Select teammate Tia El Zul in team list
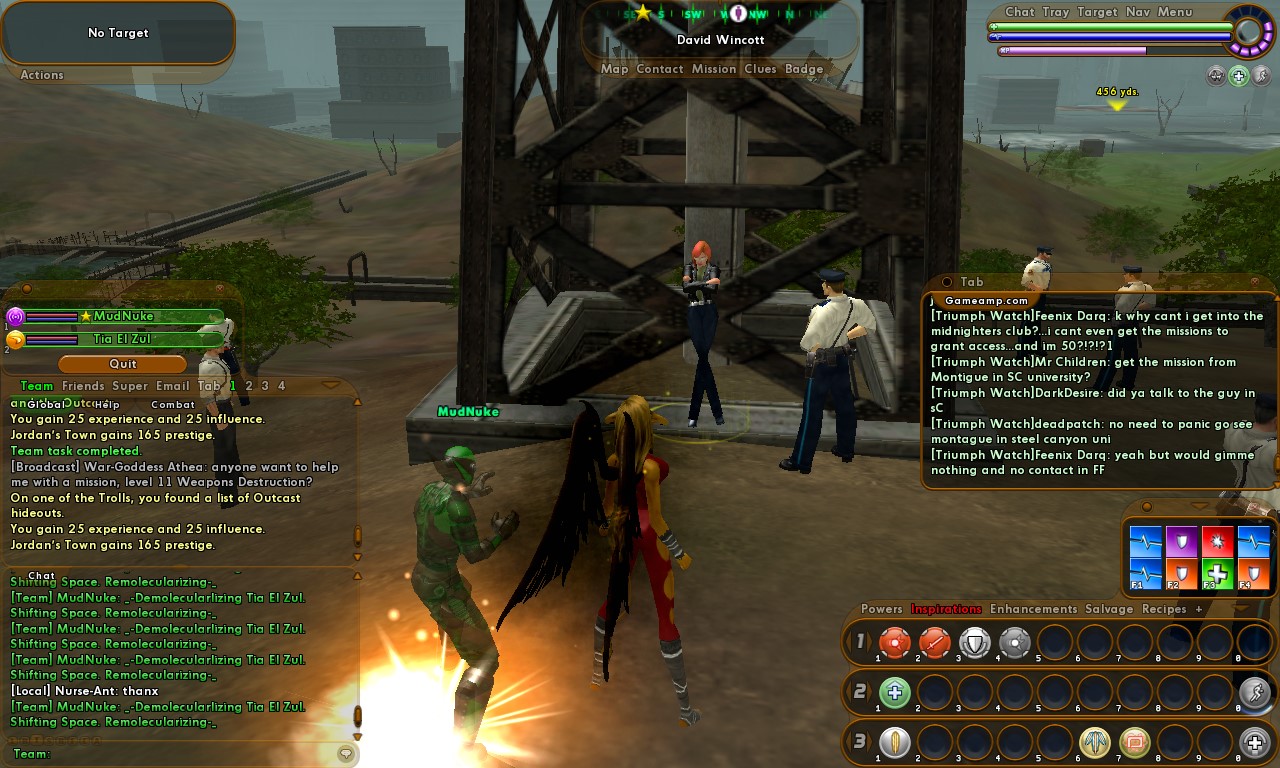Screen dimensions: 1280x768 123,339
